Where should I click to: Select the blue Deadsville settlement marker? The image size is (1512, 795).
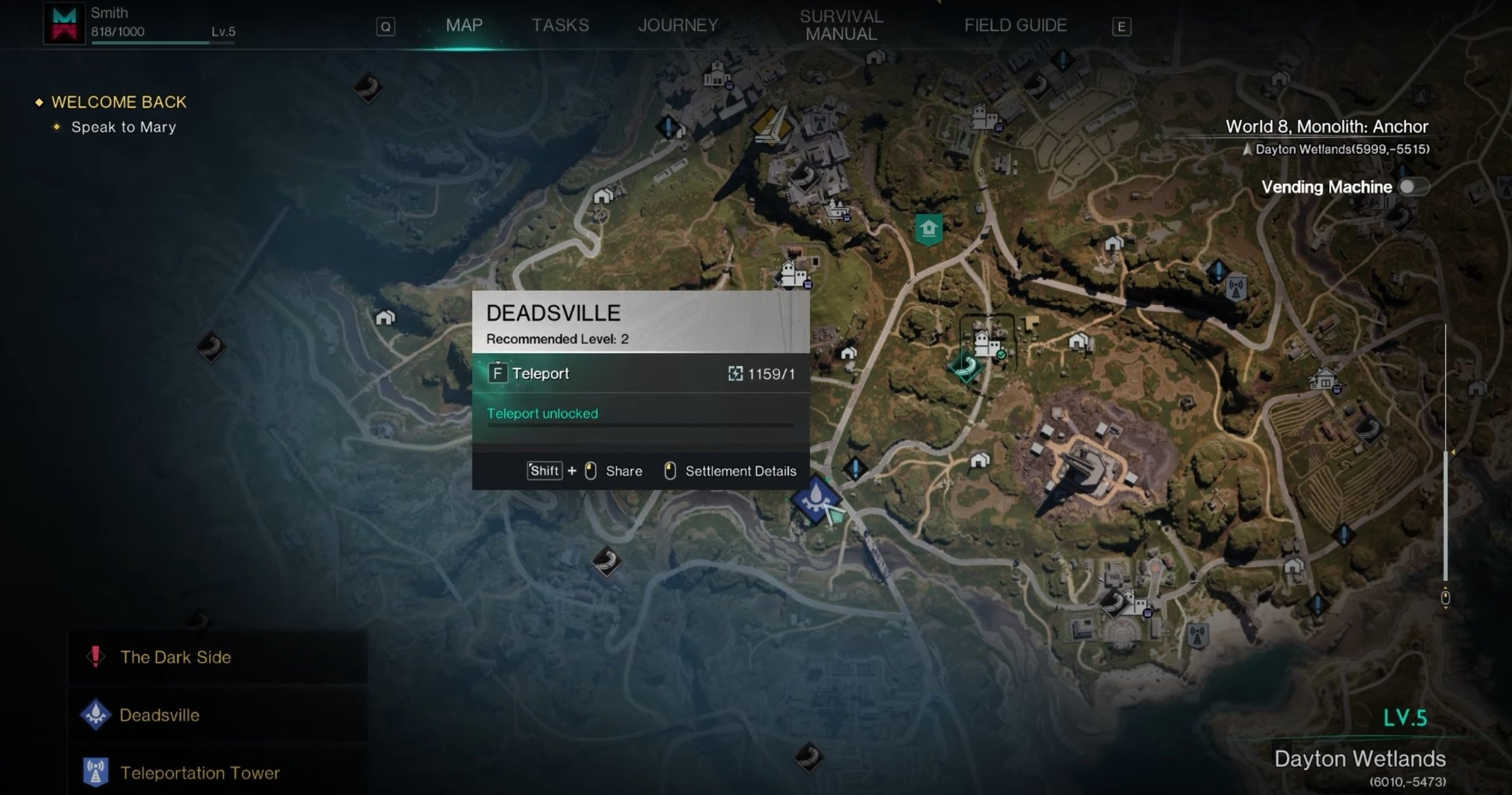815,498
